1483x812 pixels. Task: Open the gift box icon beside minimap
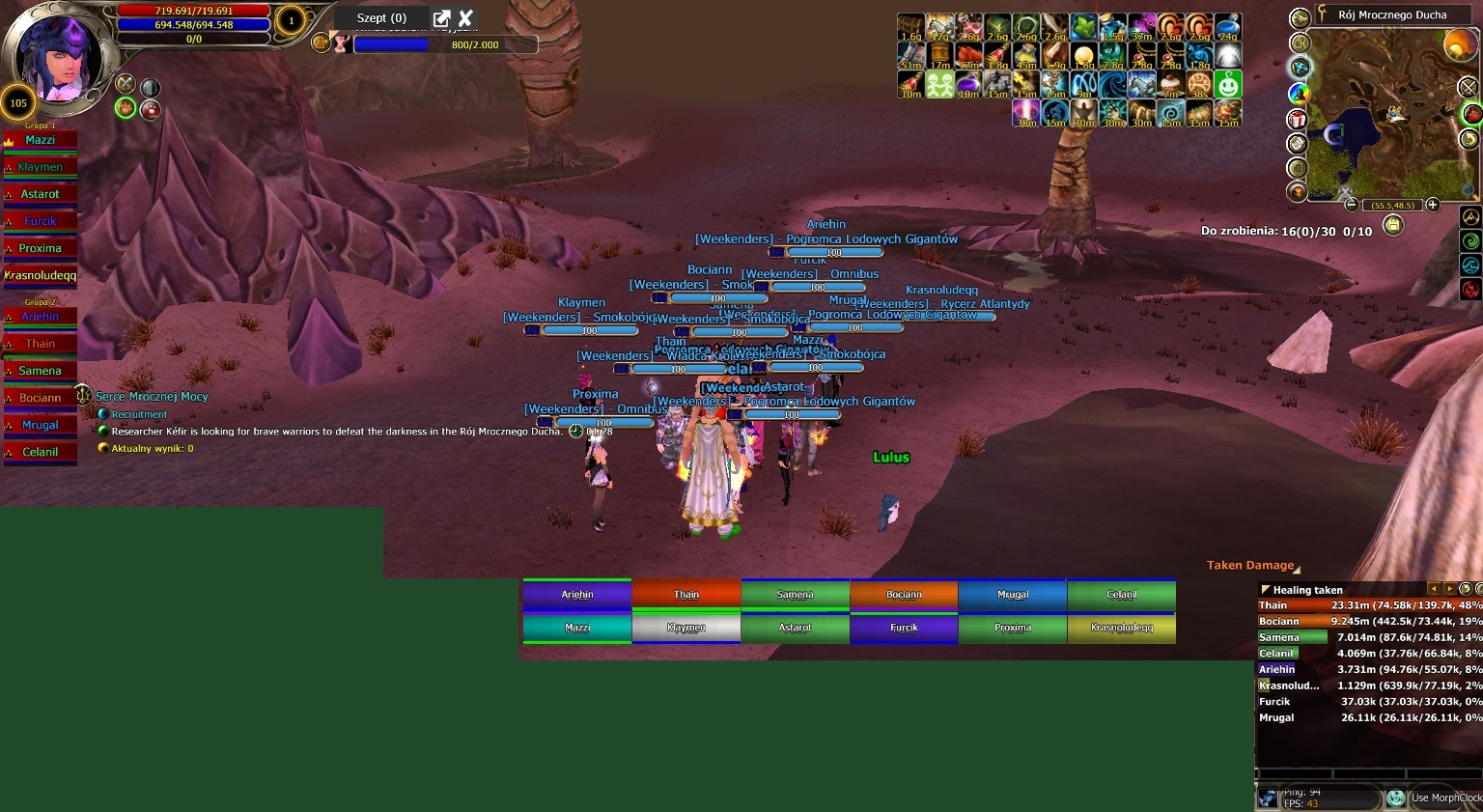(x=1297, y=118)
